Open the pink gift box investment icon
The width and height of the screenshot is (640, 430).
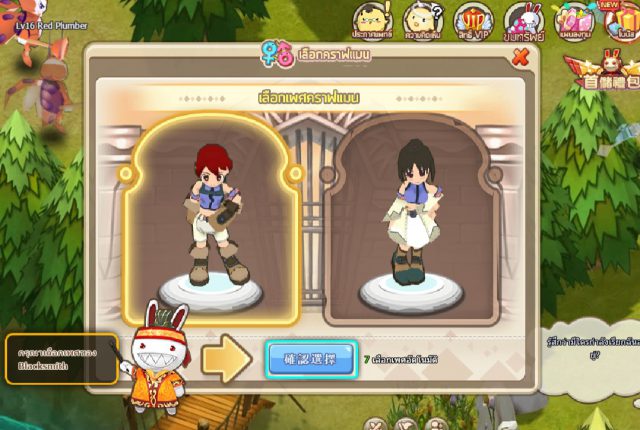(575, 20)
